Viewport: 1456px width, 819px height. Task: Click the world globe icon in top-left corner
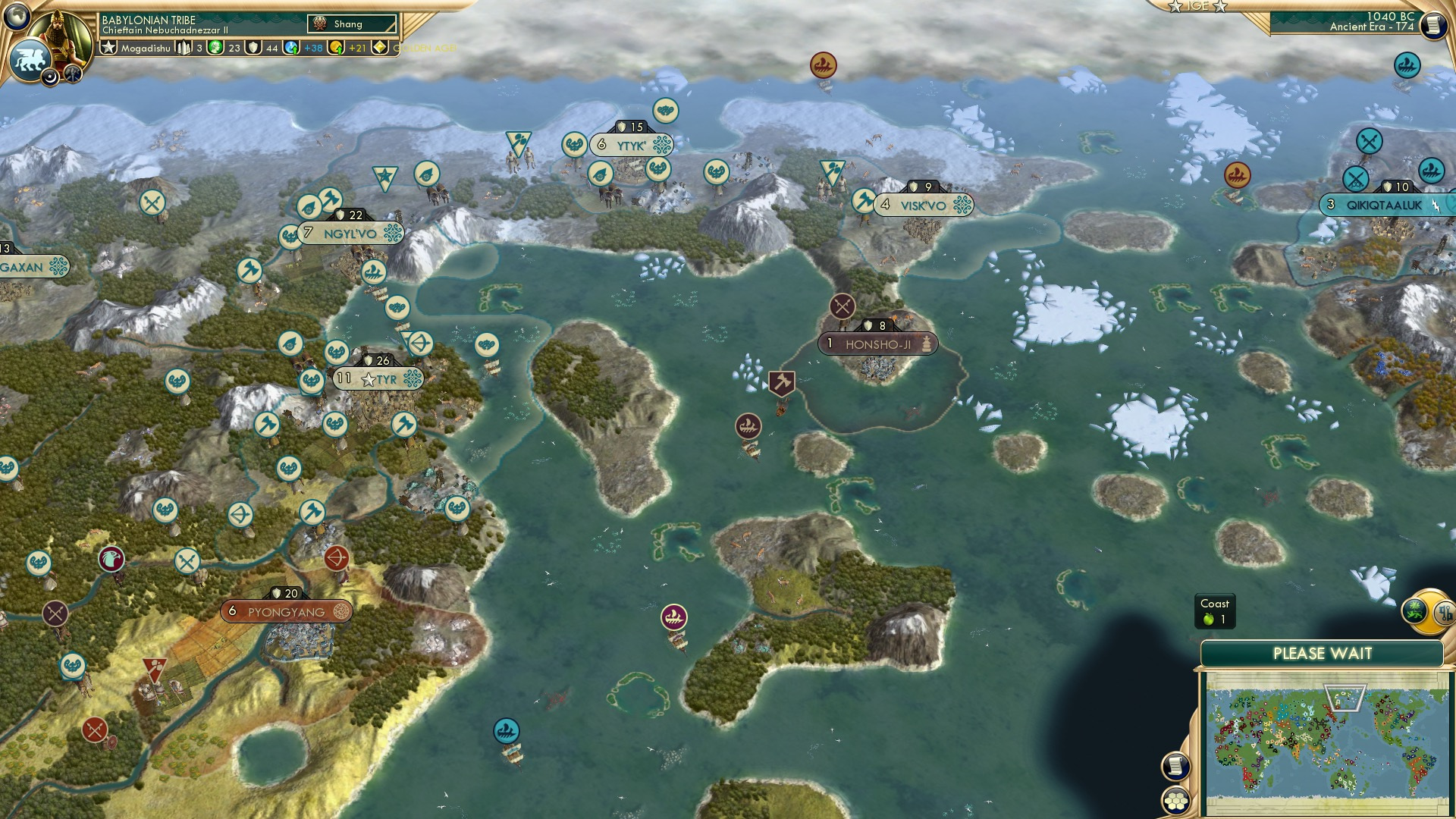coord(15,17)
